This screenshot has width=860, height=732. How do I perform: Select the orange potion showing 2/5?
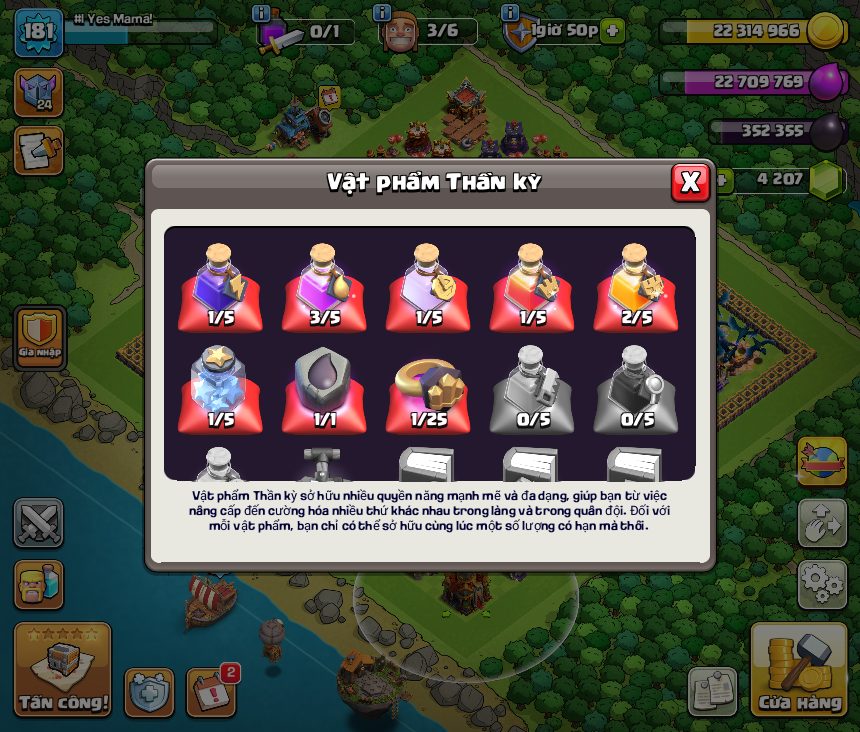click(x=636, y=288)
